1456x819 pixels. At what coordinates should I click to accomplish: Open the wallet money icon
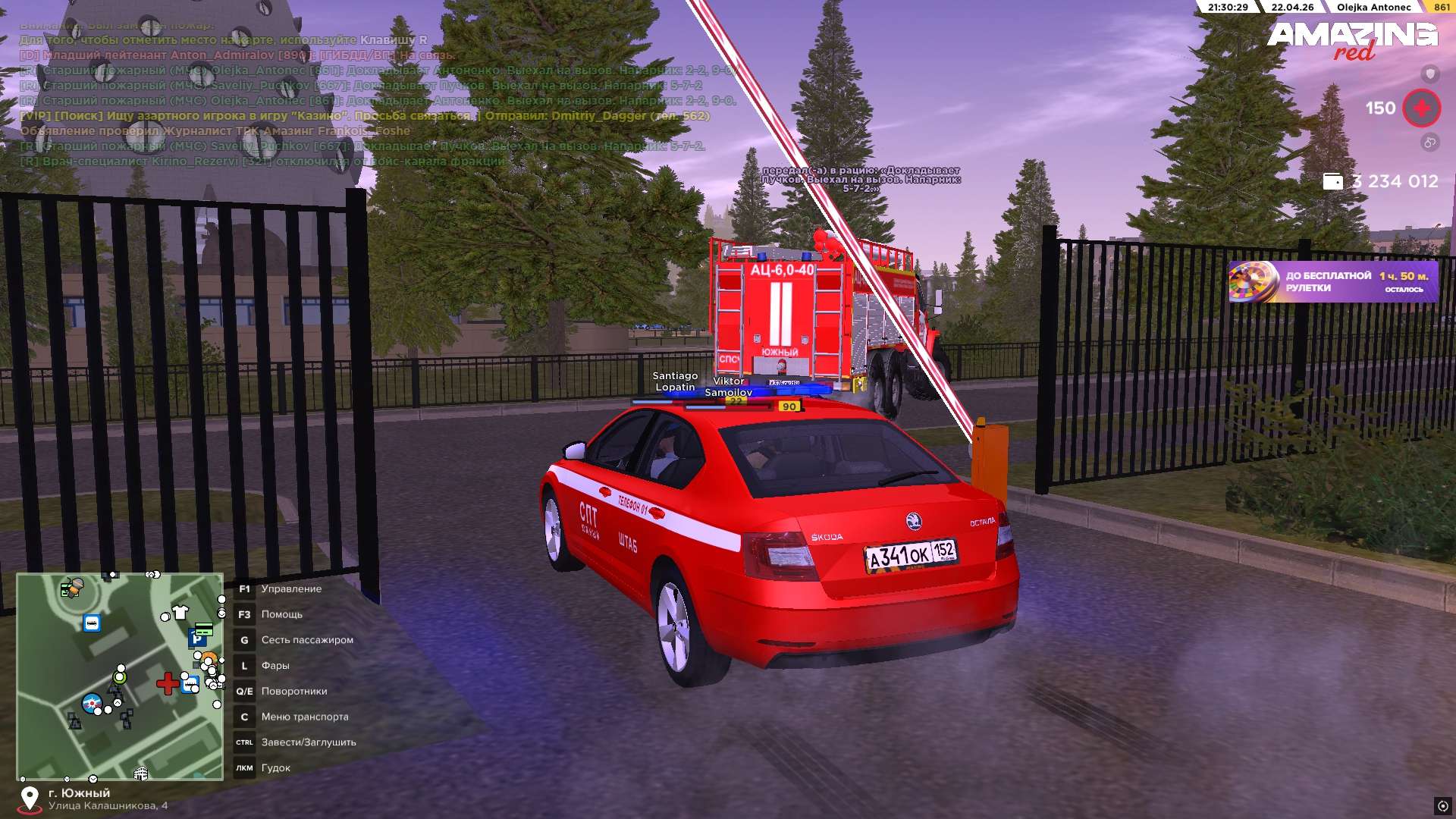1332,182
